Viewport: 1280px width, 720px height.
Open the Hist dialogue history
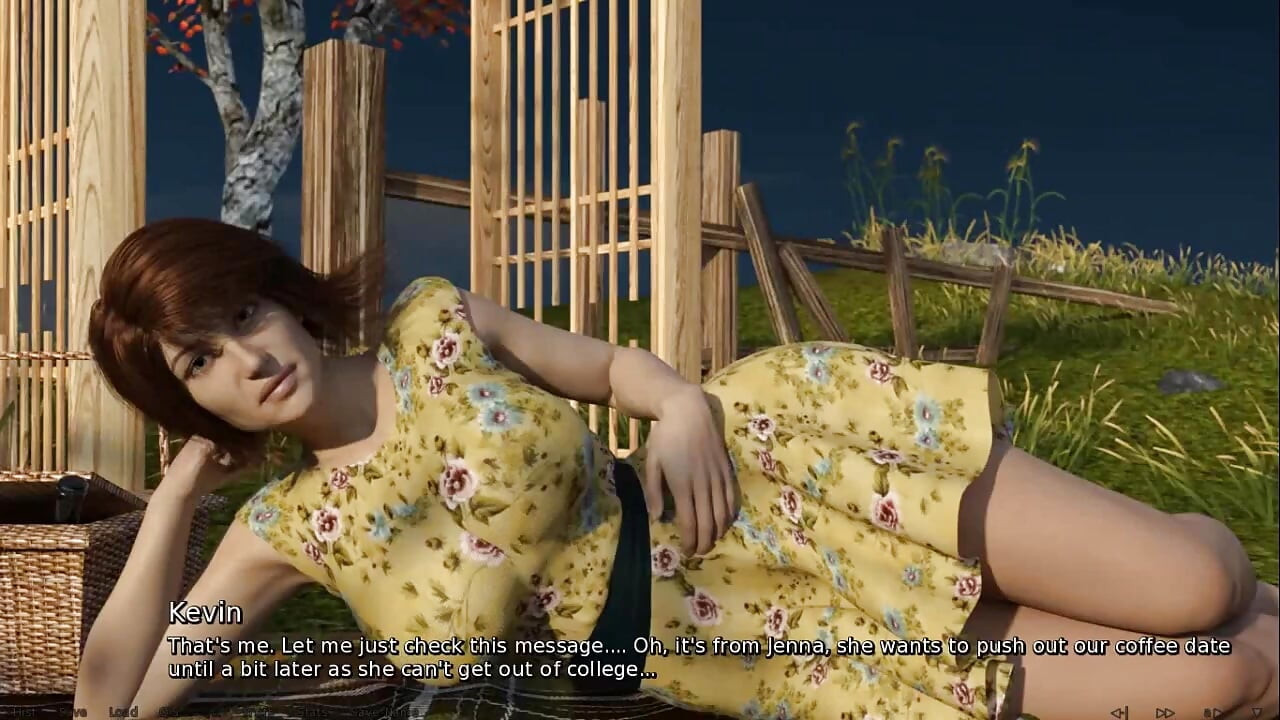(20, 712)
